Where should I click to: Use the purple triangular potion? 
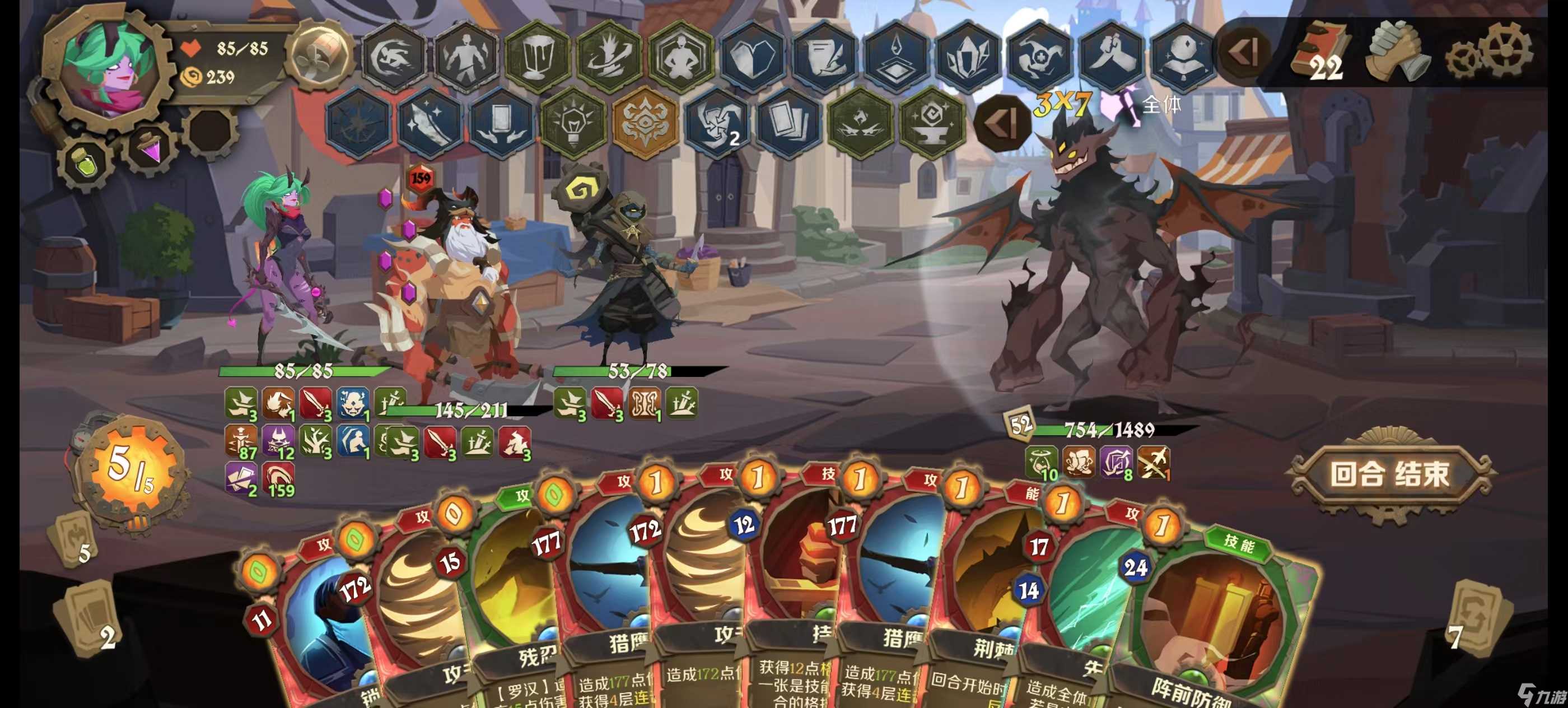pos(150,148)
